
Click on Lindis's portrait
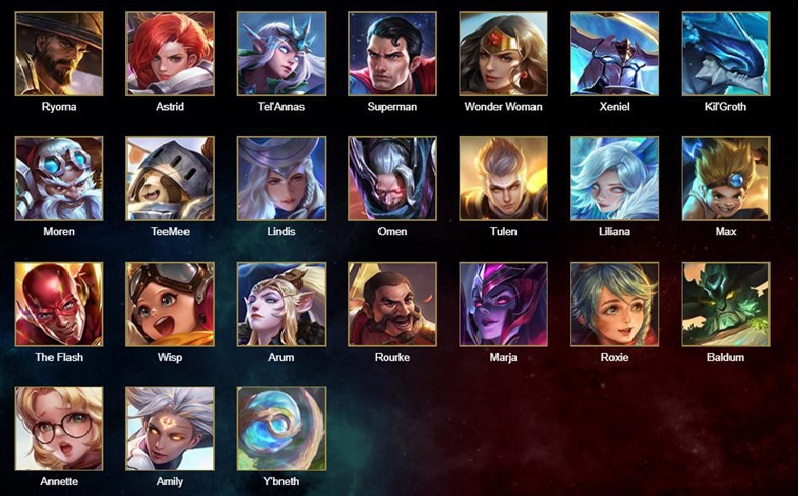click(x=281, y=179)
